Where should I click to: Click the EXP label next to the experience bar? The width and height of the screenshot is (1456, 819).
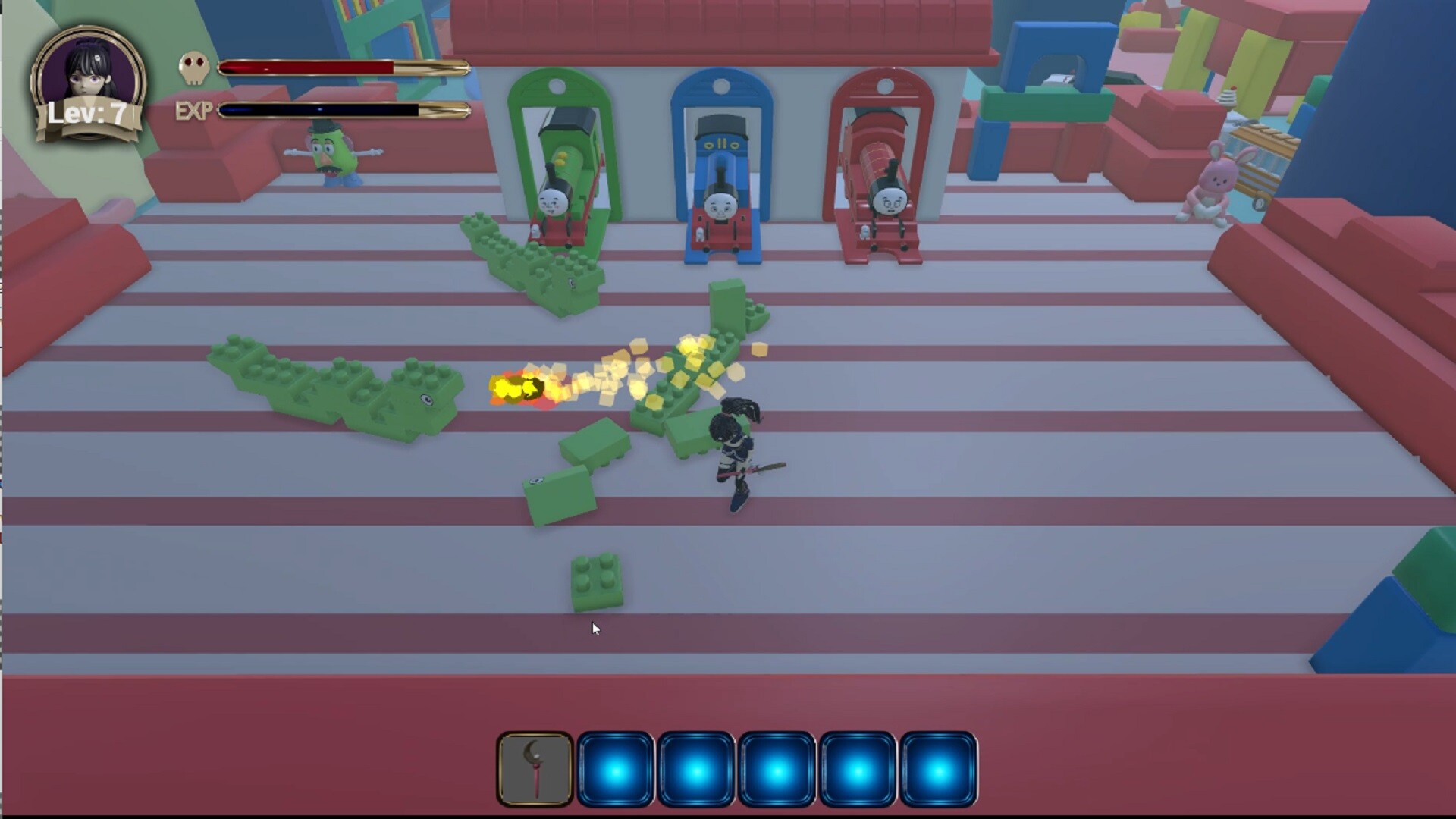[194, 111]
